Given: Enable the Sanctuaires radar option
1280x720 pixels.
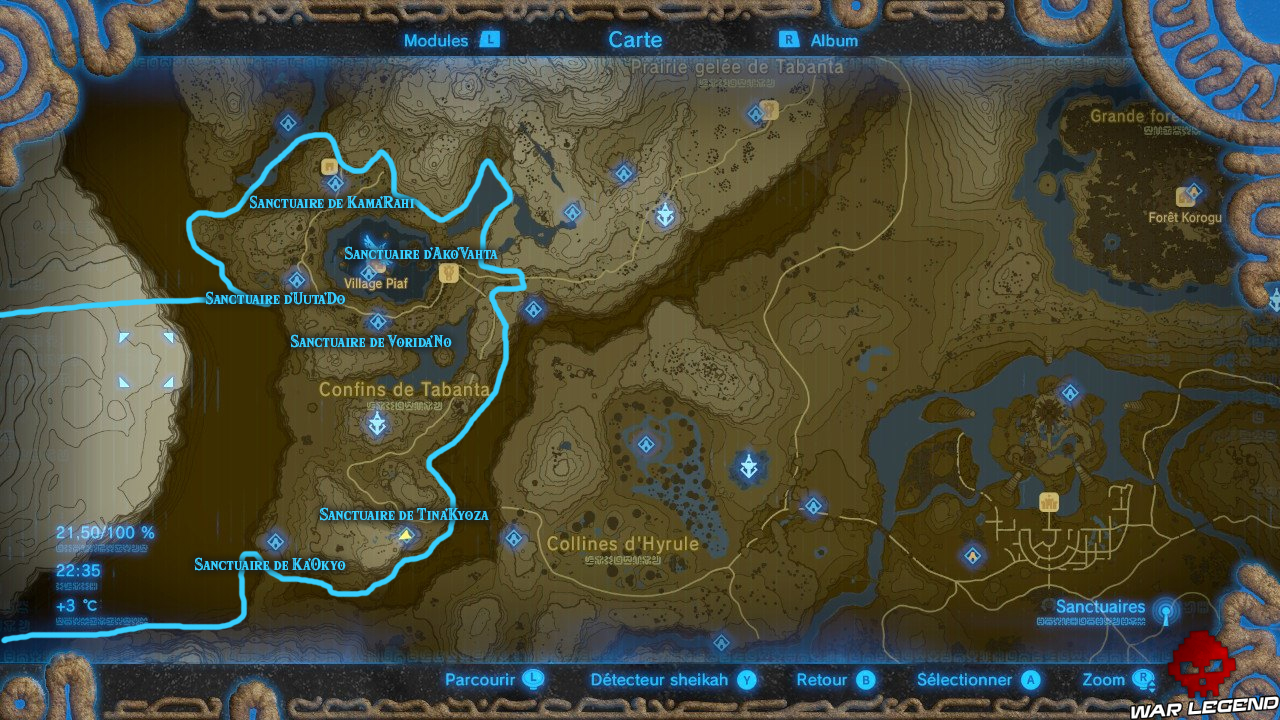Looking at the screenshot, I should (x=1100, y=607).
